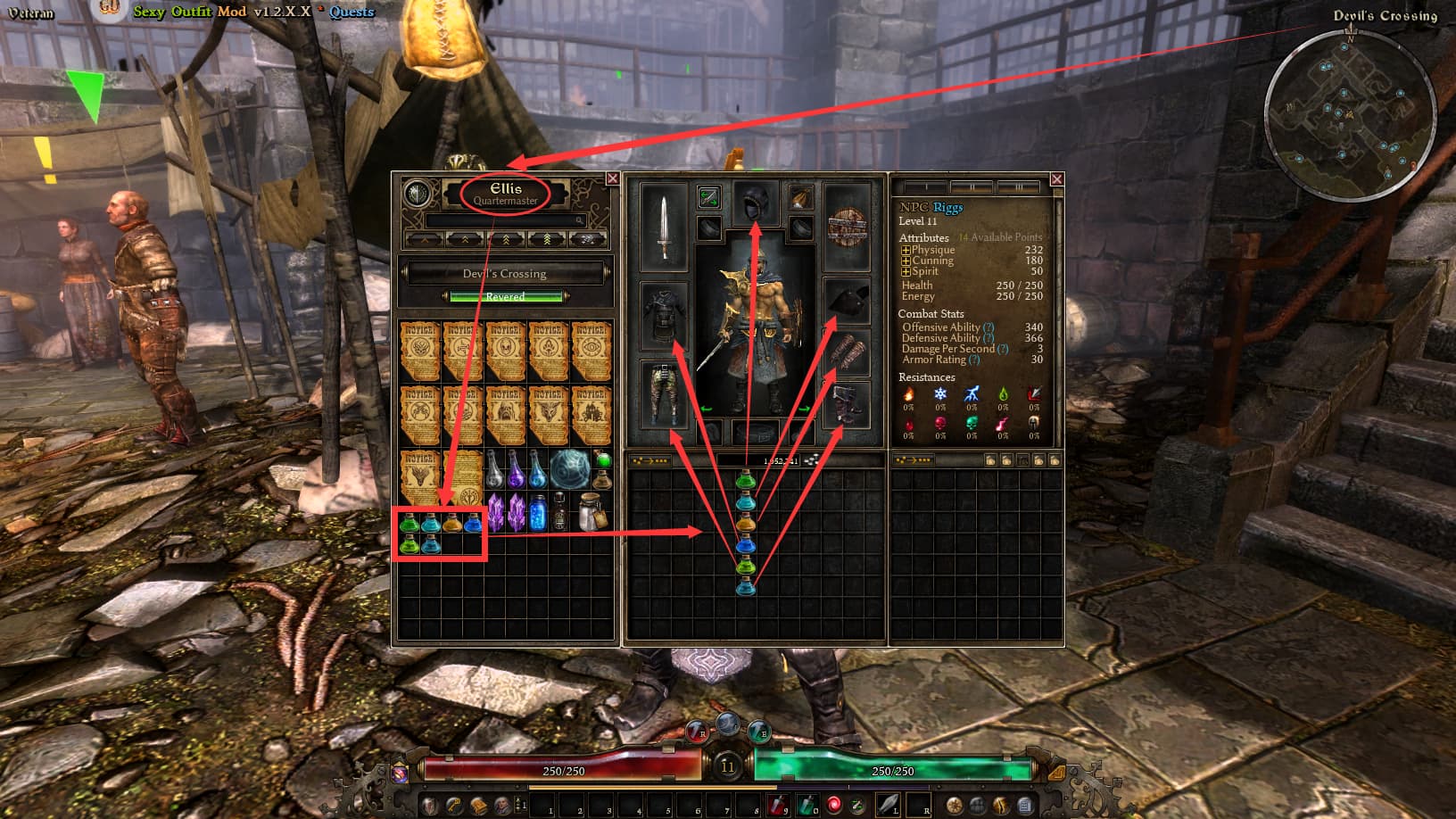Open the Quests link in the top bar
The width and height of the screenshot is (1456, 819).
click(x=352, y=12)
